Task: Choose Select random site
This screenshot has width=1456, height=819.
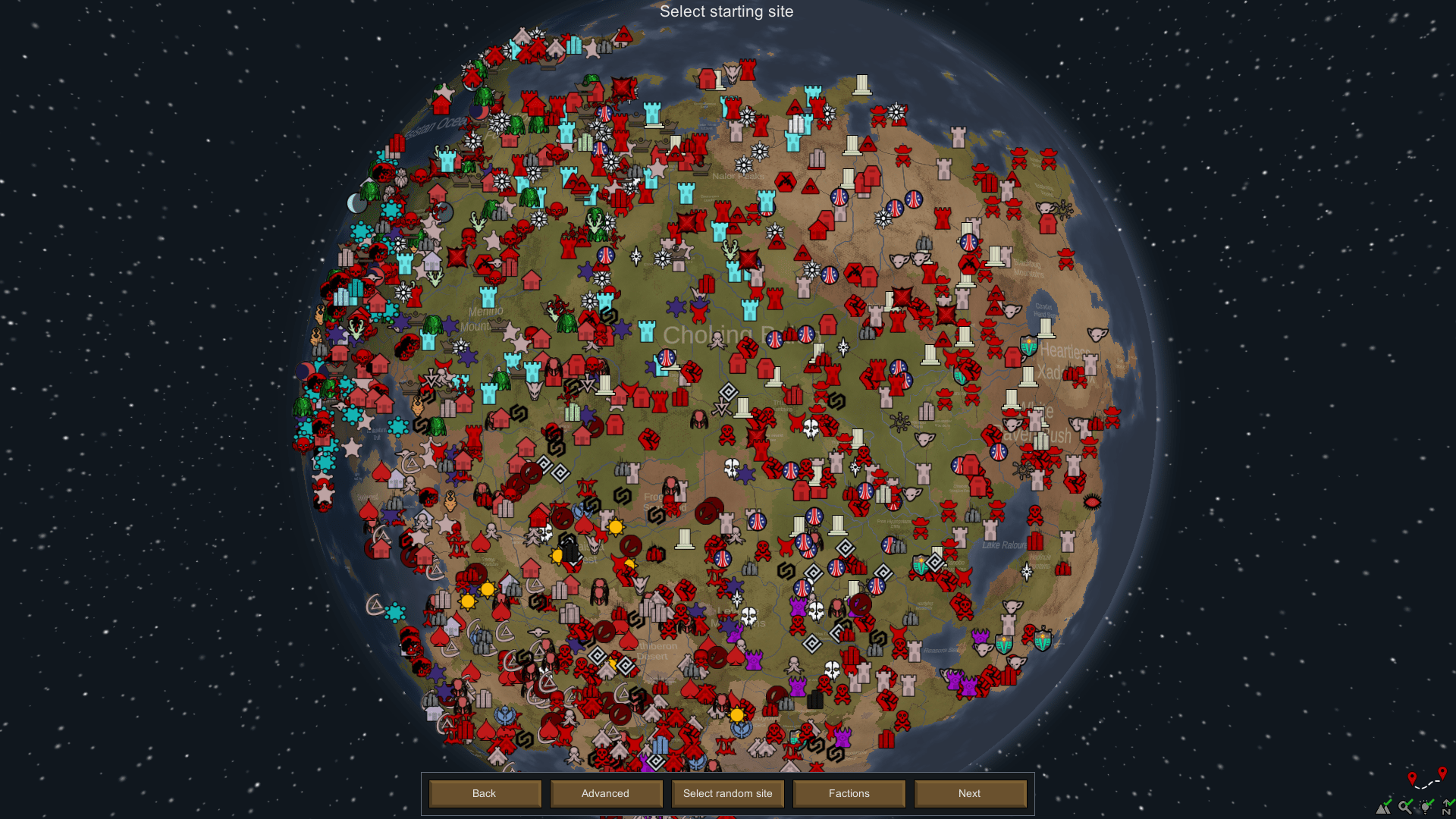Action: coord(727,793)
